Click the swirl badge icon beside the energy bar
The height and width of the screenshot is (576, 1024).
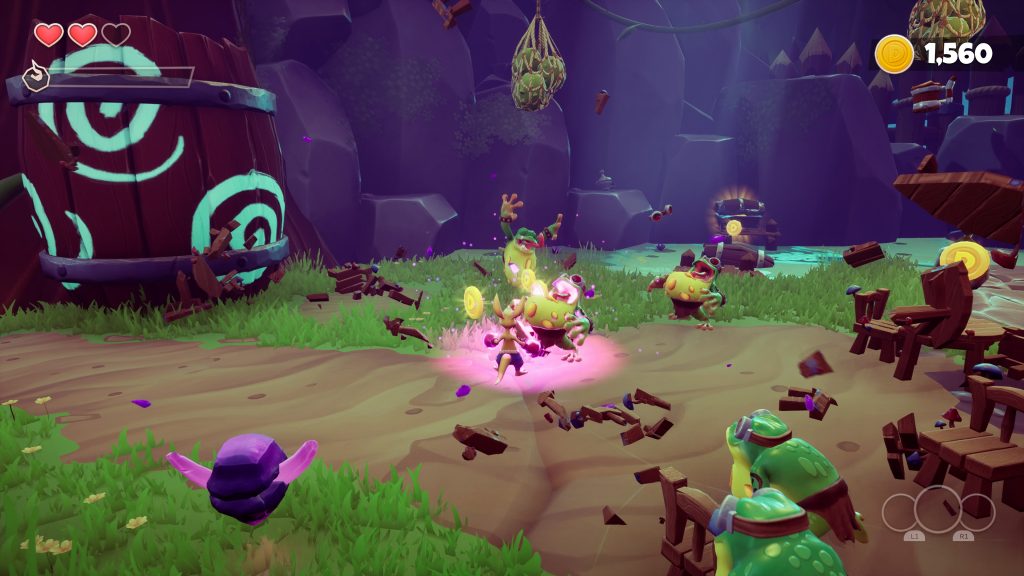click(x=36, y=77)
